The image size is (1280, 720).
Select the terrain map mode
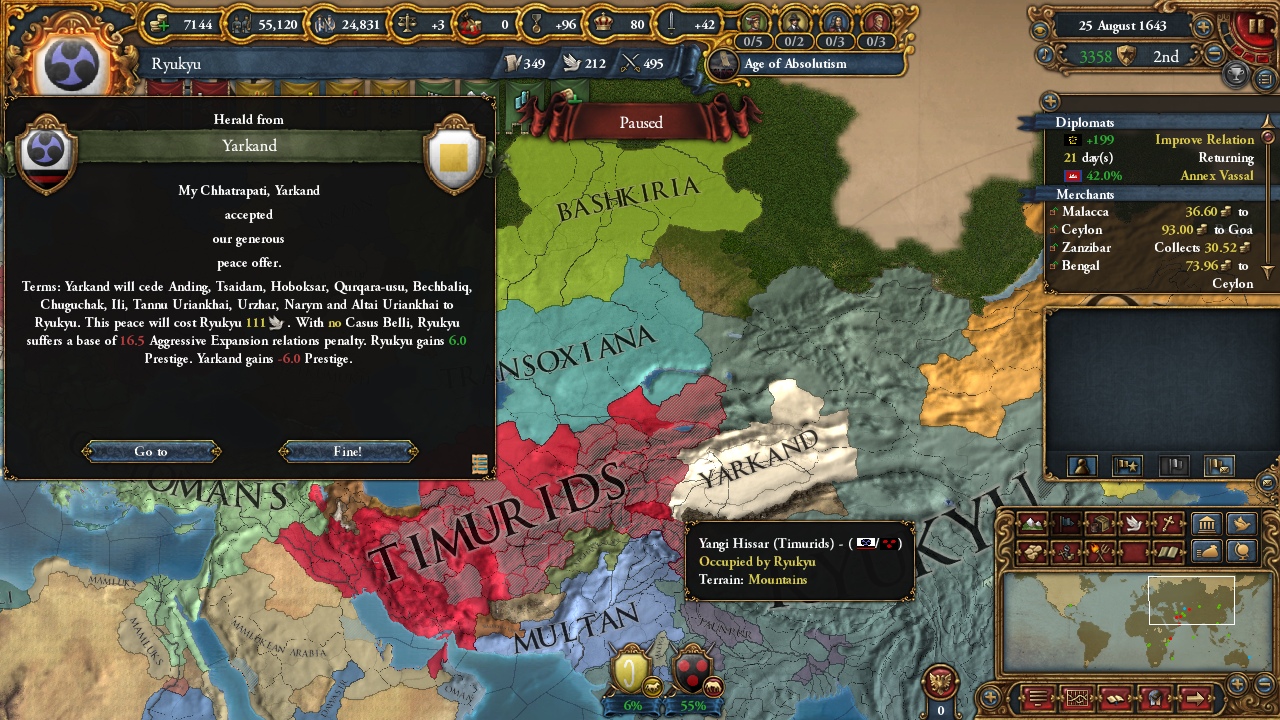coord(1032,523)
